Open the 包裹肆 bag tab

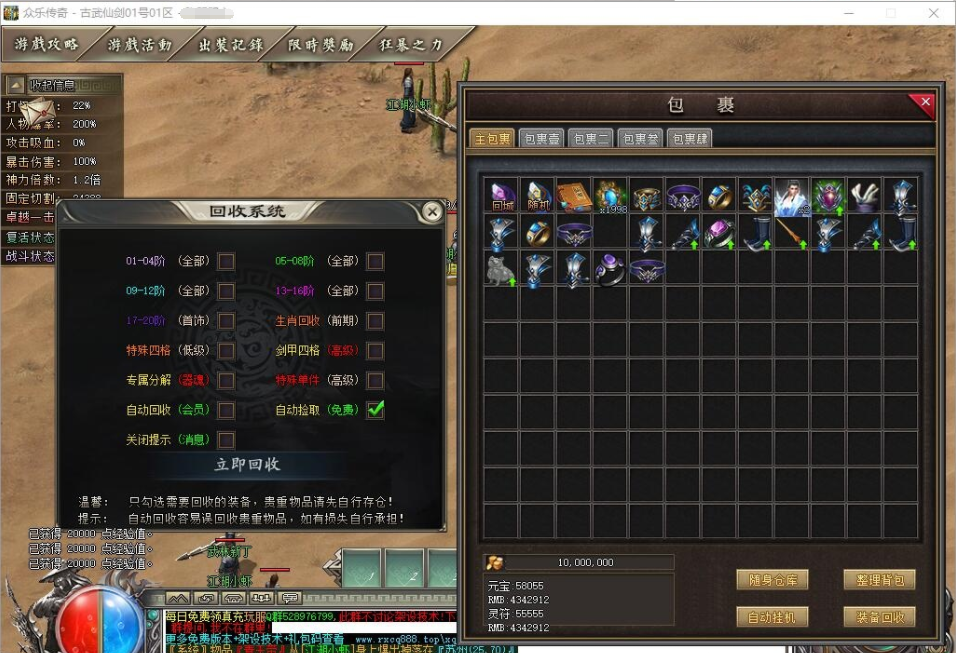pos(690,139)
